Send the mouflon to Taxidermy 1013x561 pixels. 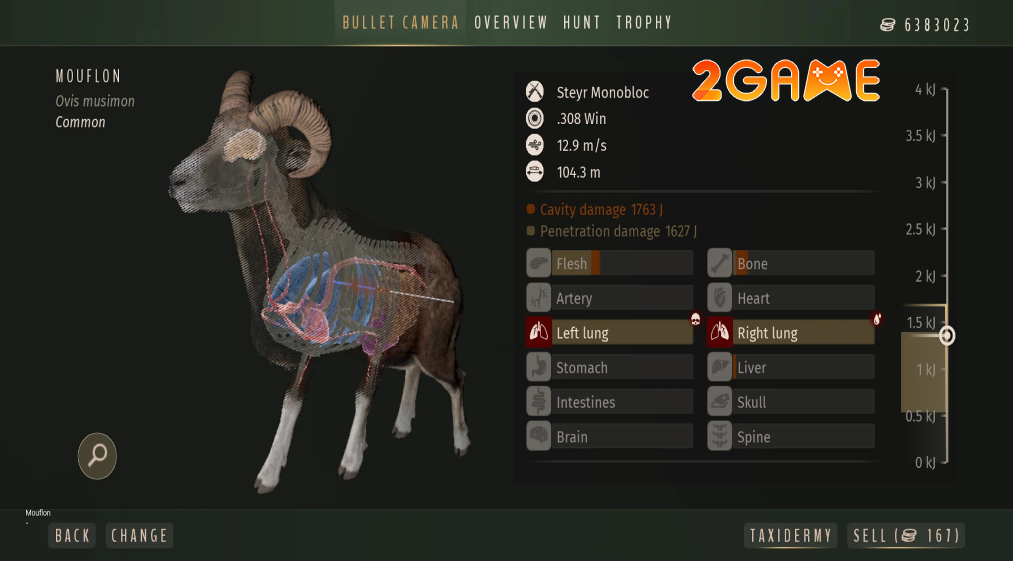791,536
